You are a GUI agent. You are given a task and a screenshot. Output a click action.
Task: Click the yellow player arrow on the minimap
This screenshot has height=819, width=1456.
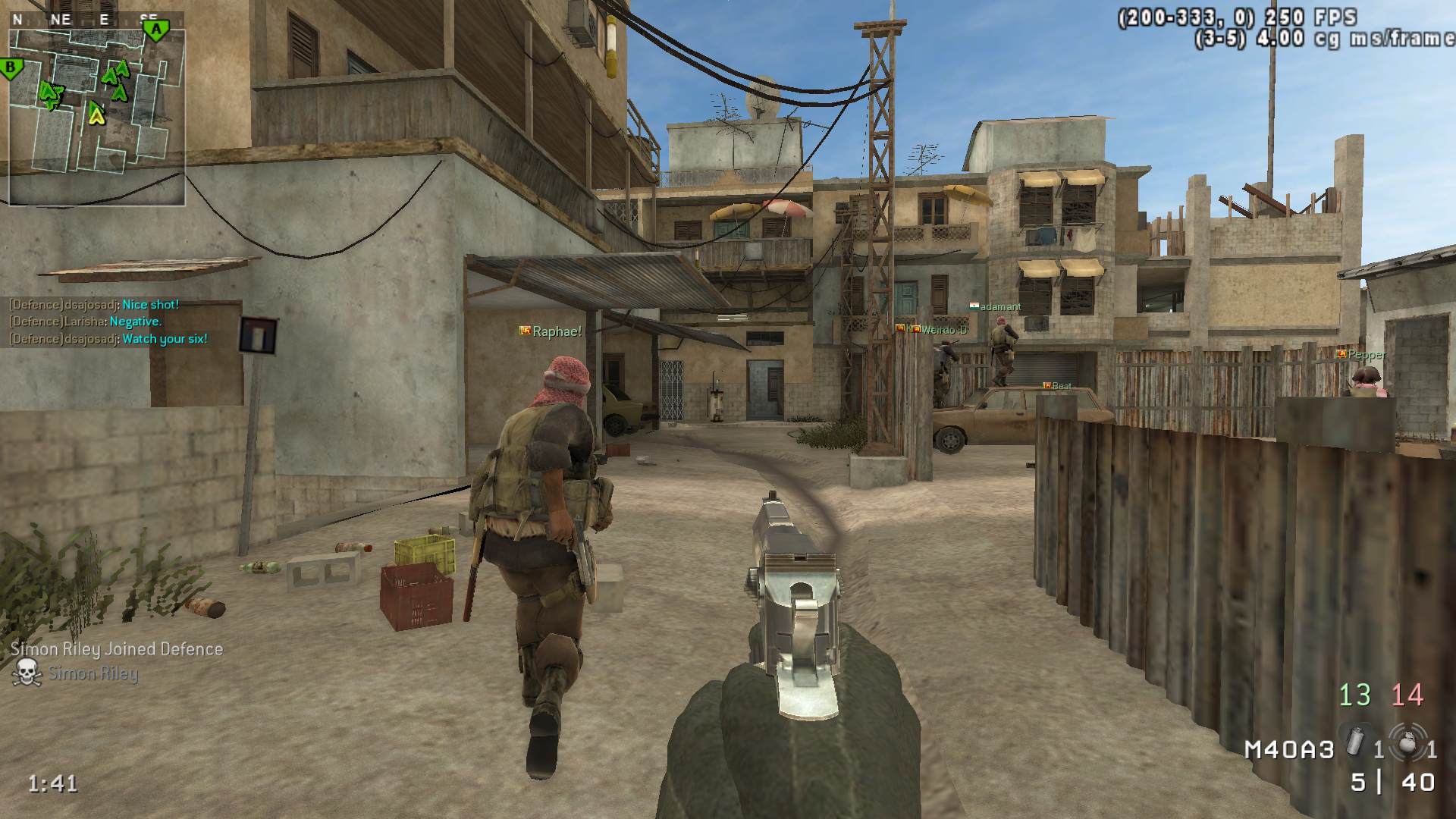pyautogui.click(x=96, y=114)
